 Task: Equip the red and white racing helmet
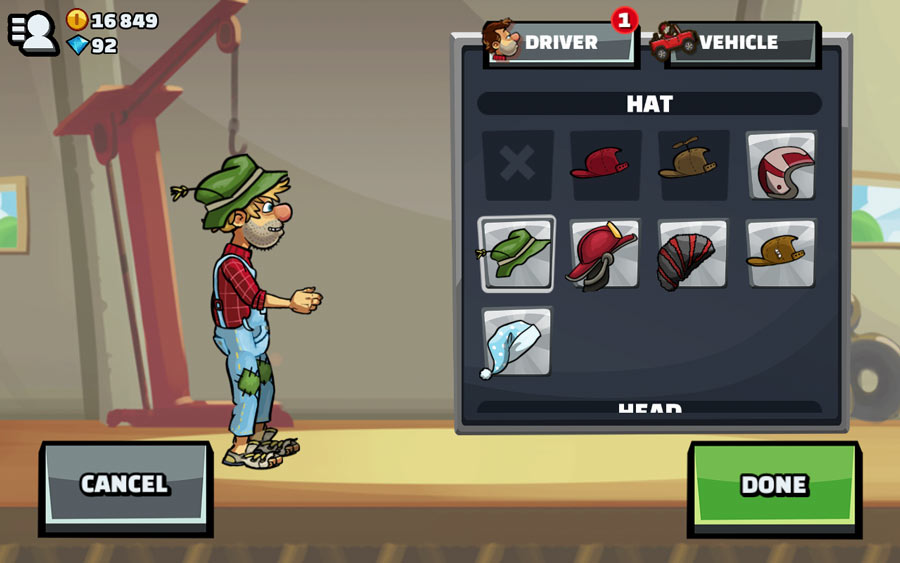(781, 166)
